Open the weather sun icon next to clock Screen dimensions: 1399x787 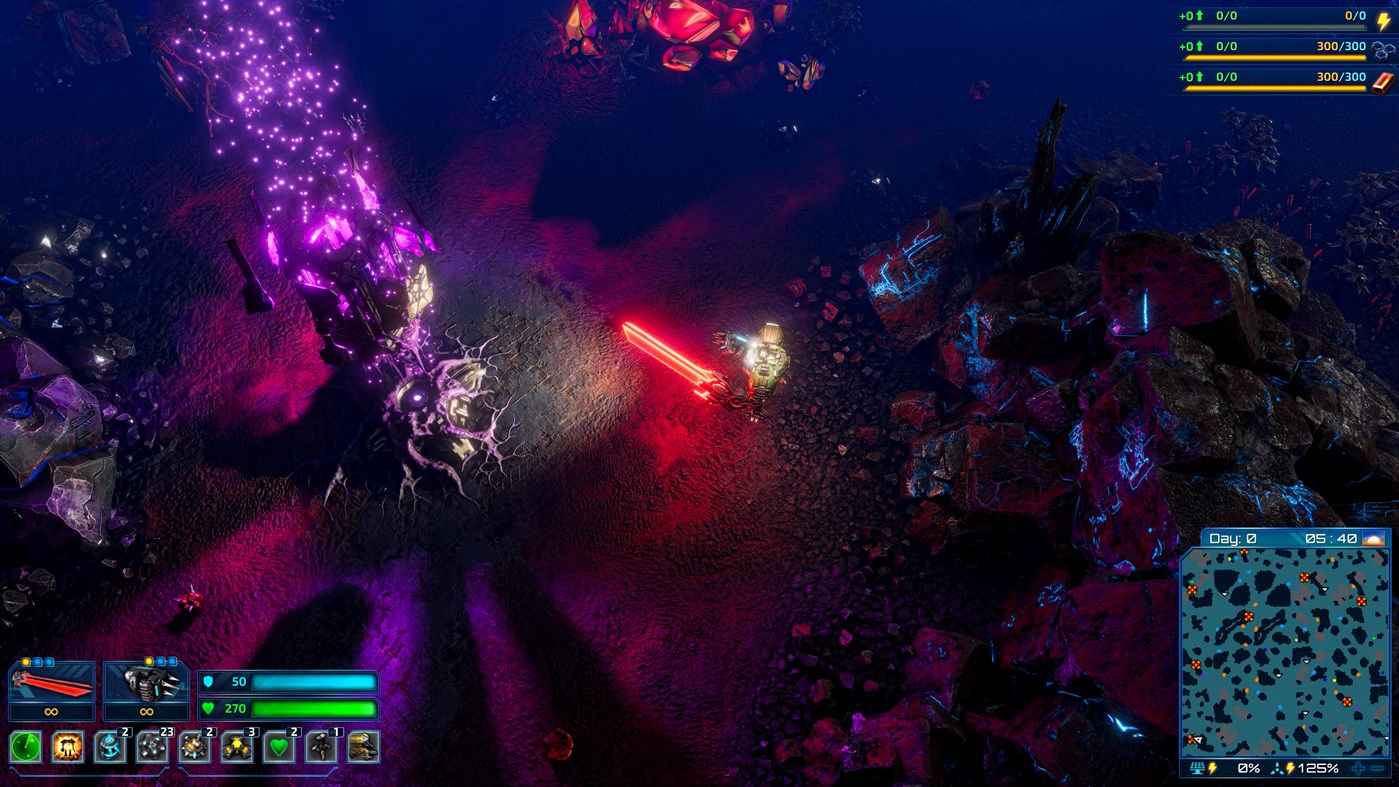pyautogui.click(x=1373, y=540)
